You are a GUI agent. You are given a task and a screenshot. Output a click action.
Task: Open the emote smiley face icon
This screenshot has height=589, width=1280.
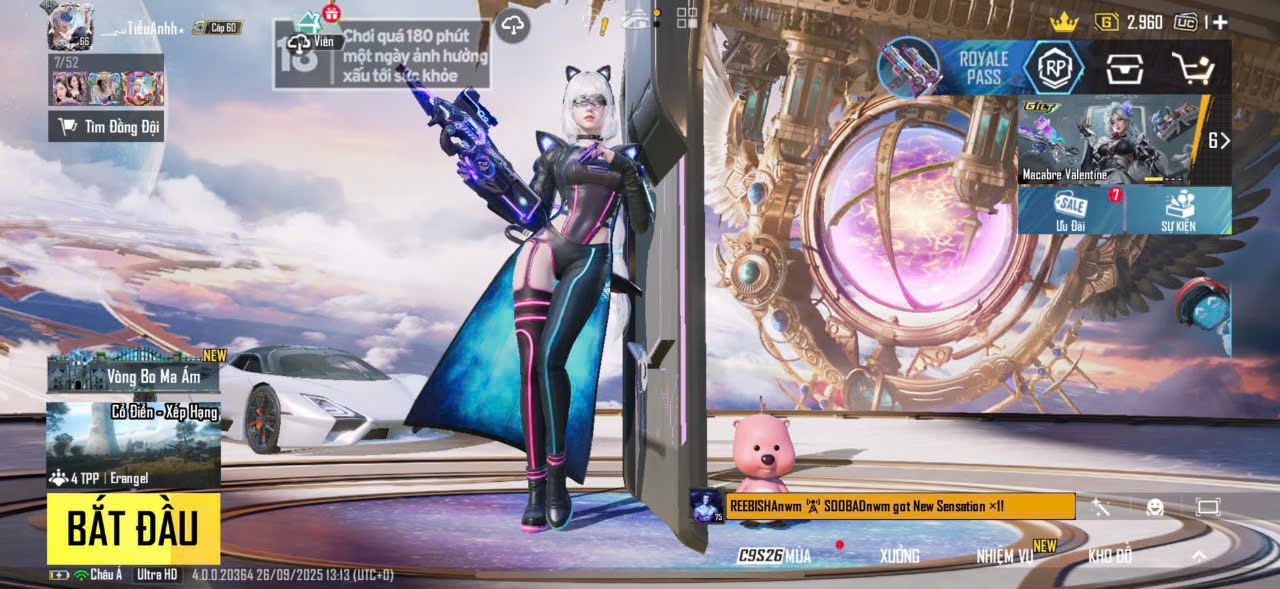[1155, 507]
